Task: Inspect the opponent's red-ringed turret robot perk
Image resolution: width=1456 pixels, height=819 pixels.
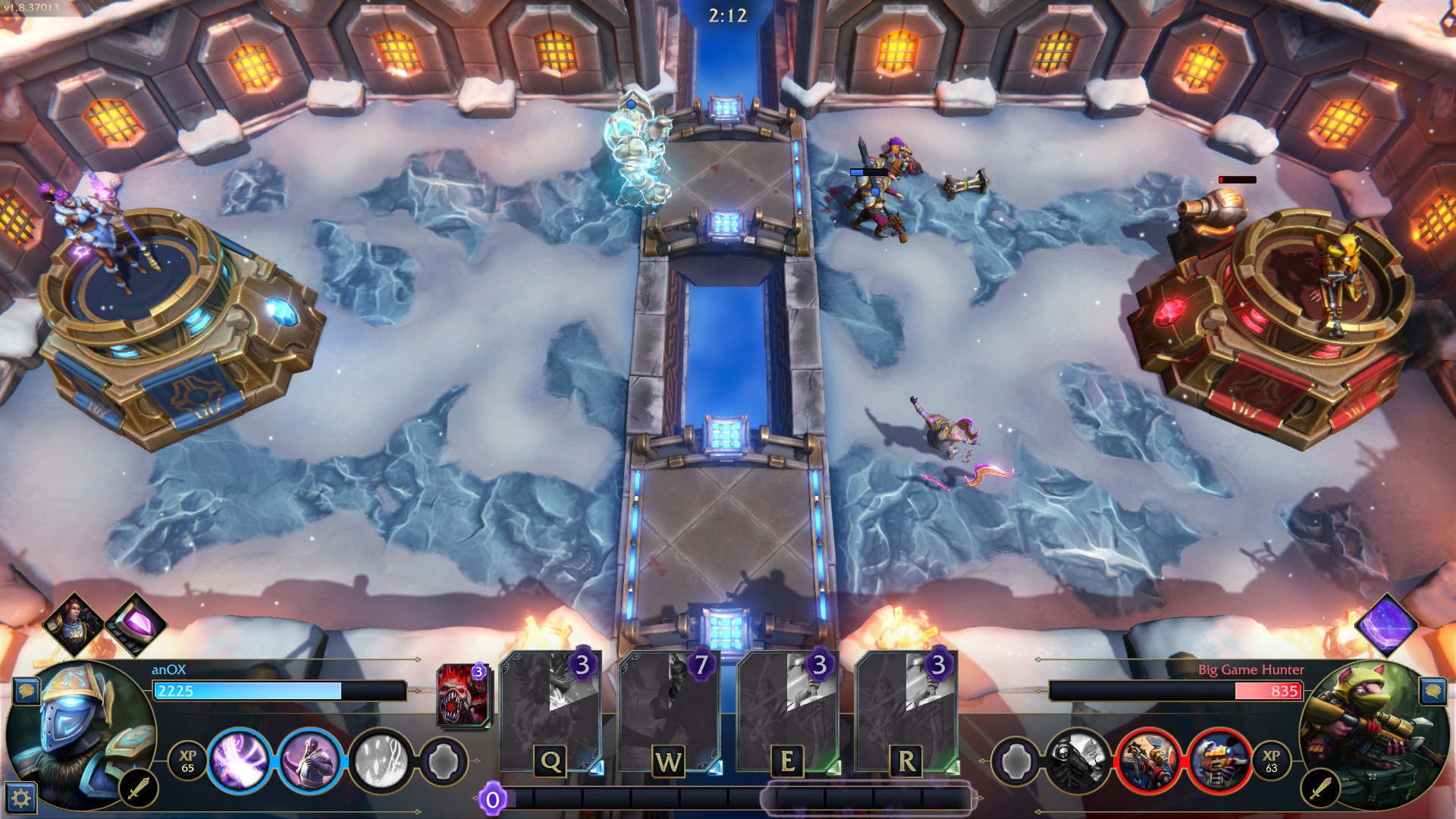Action: point(1218,759)
